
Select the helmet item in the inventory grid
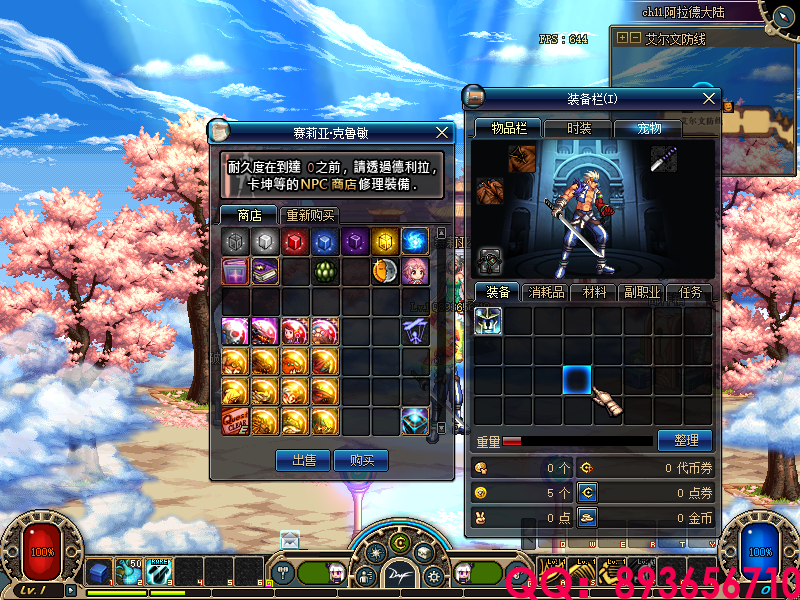coord(488,321)
